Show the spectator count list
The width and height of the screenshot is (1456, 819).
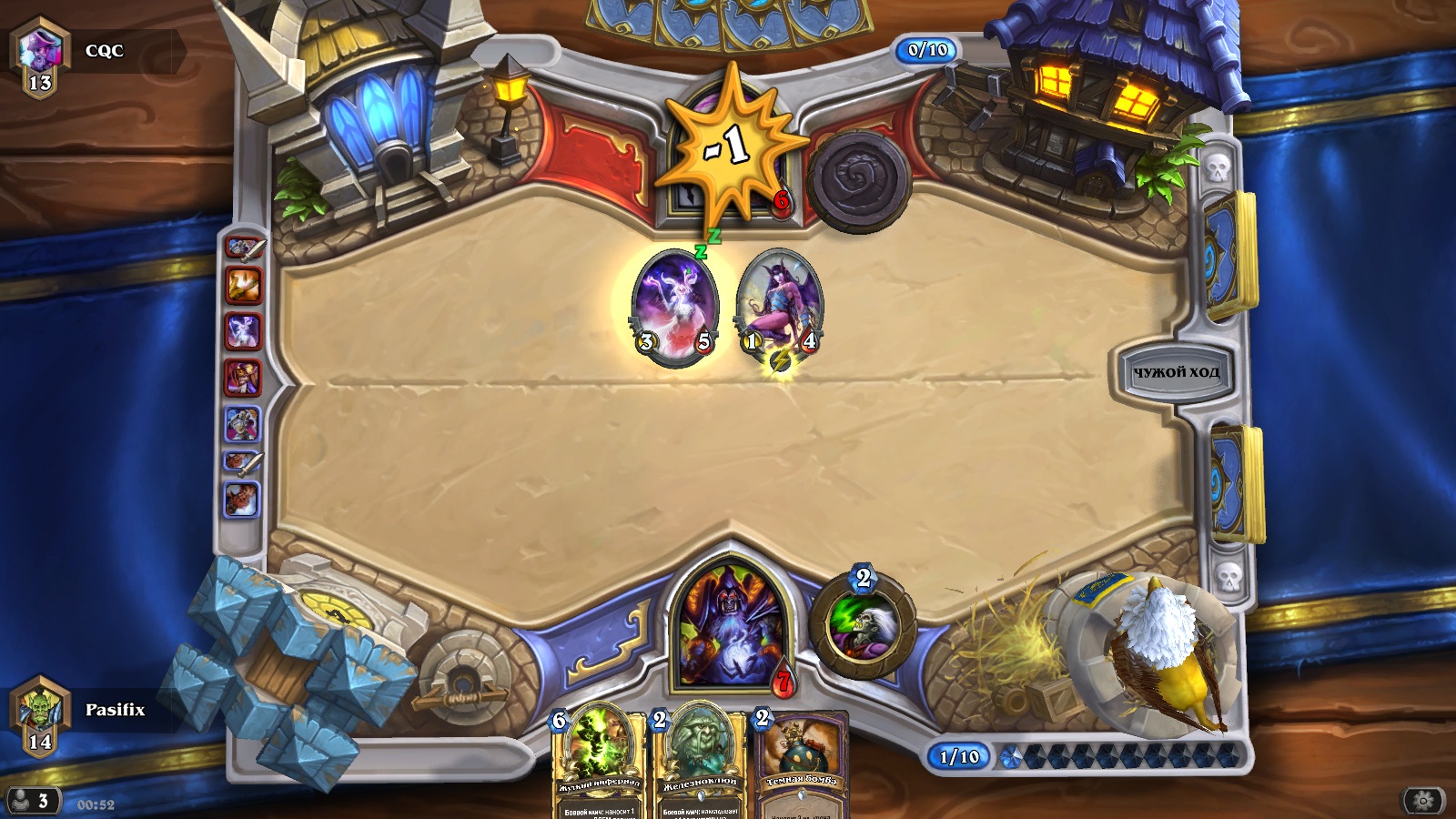(31, 801)
